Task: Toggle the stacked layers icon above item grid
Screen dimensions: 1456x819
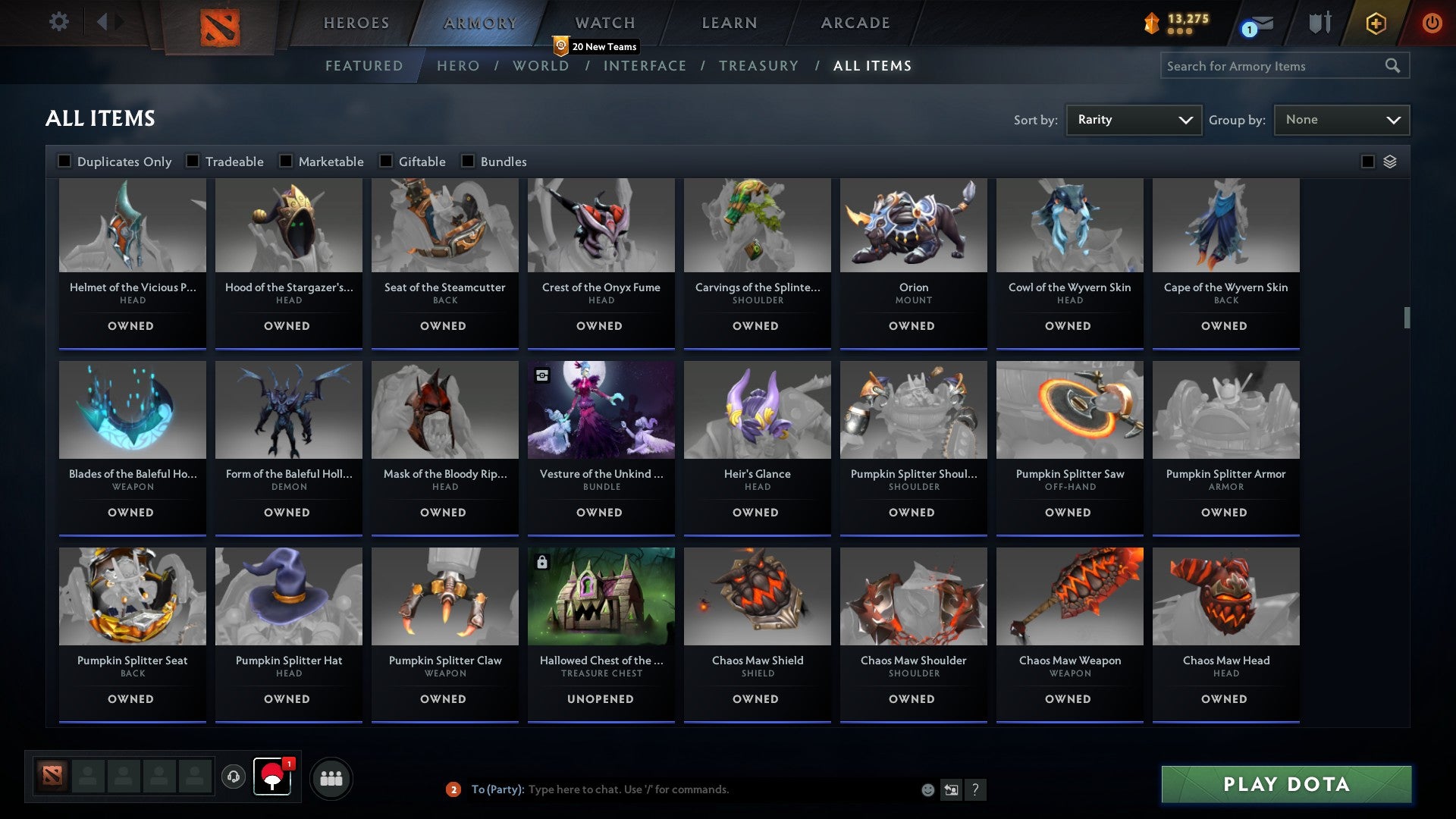Action: point(1391,162)
